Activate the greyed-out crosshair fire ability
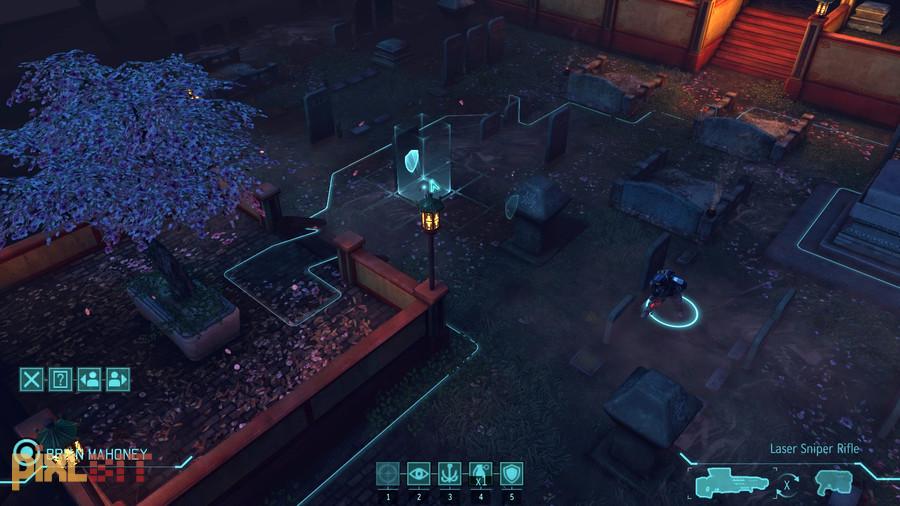 tap(388, 474)
